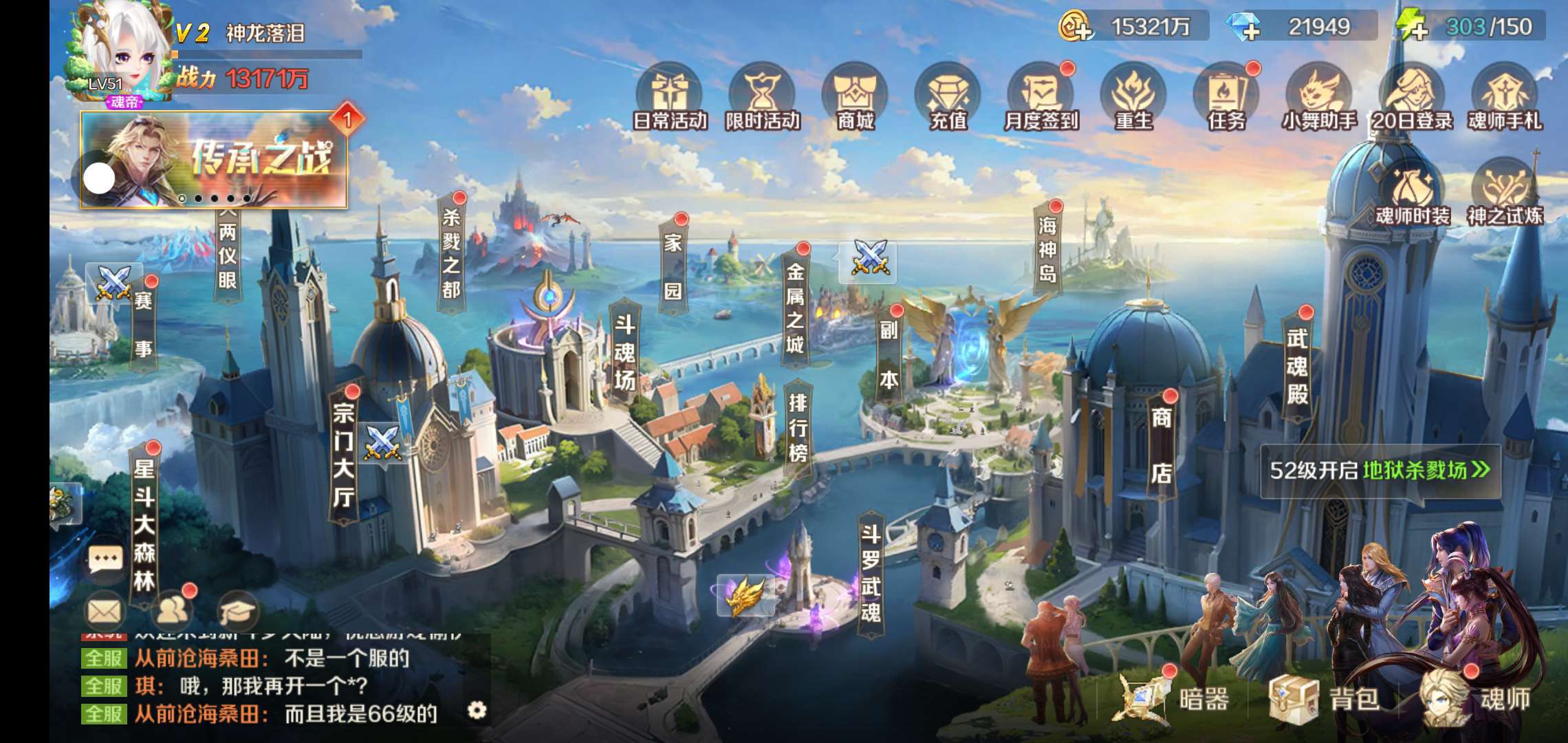Enter the 副本 dungeon label
The width and height of the screenshot is (1568, 743).
click(x=889, y=354)
